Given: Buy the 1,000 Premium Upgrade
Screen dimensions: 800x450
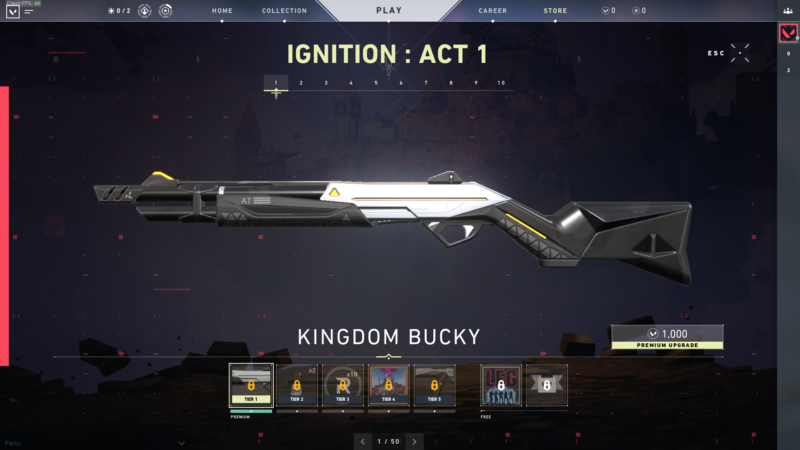Looking at the screenshot, I should tap(667, 337).
